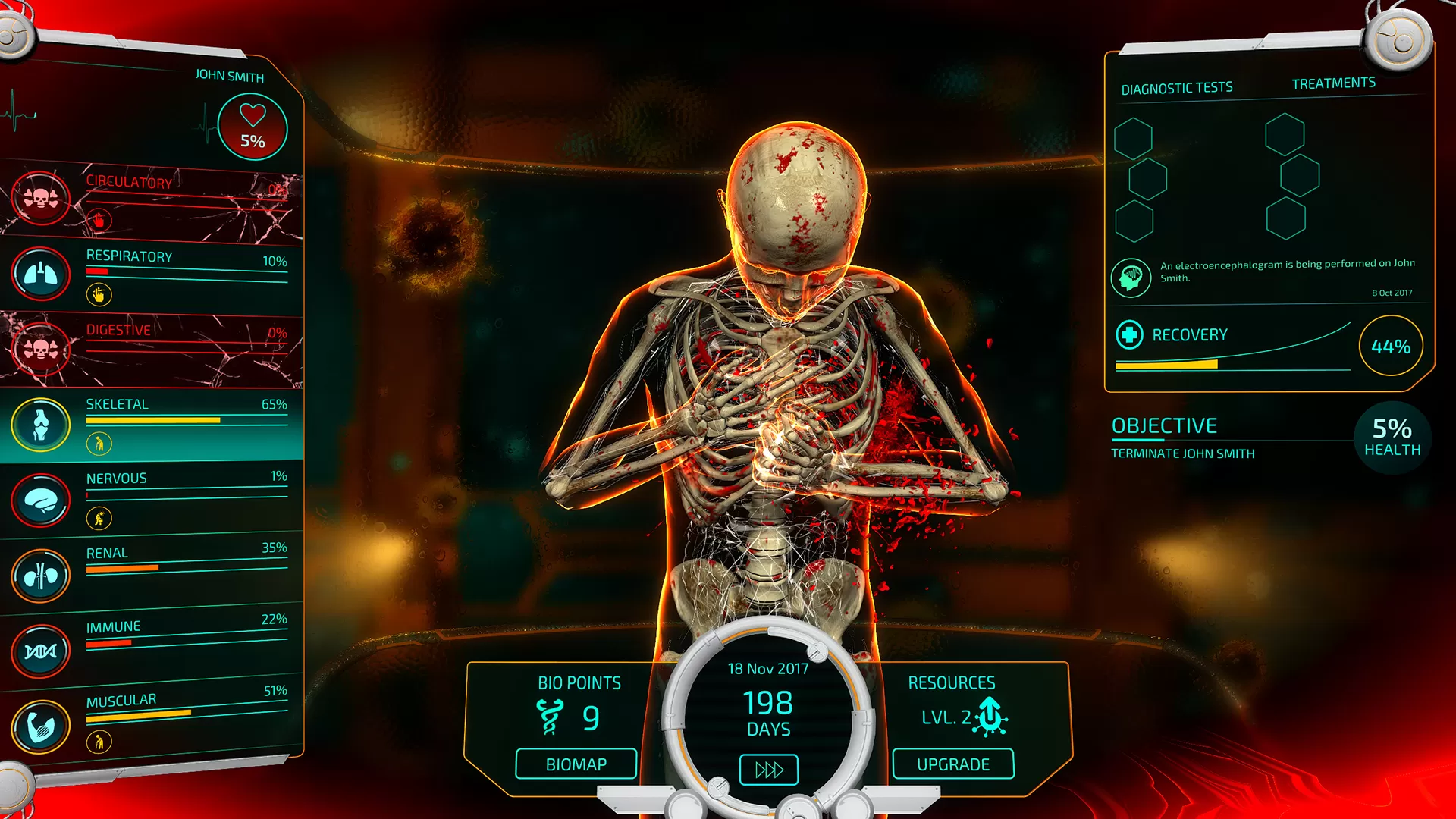Switch to the Treatments tab
1456x819 pixels.
tap(1333, 82)
